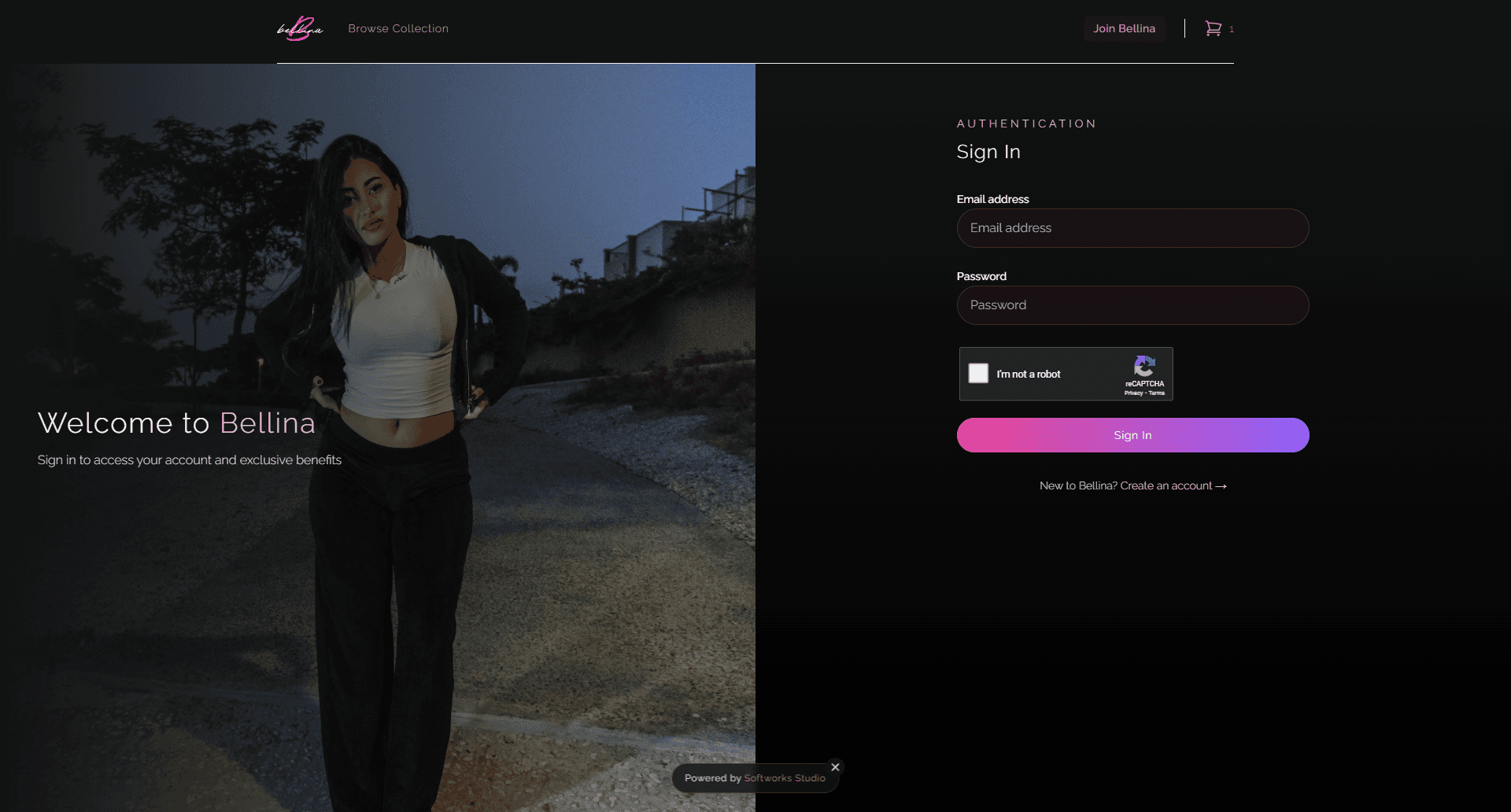
Task: Focus the Email address input field
Action: (1132, 227)
